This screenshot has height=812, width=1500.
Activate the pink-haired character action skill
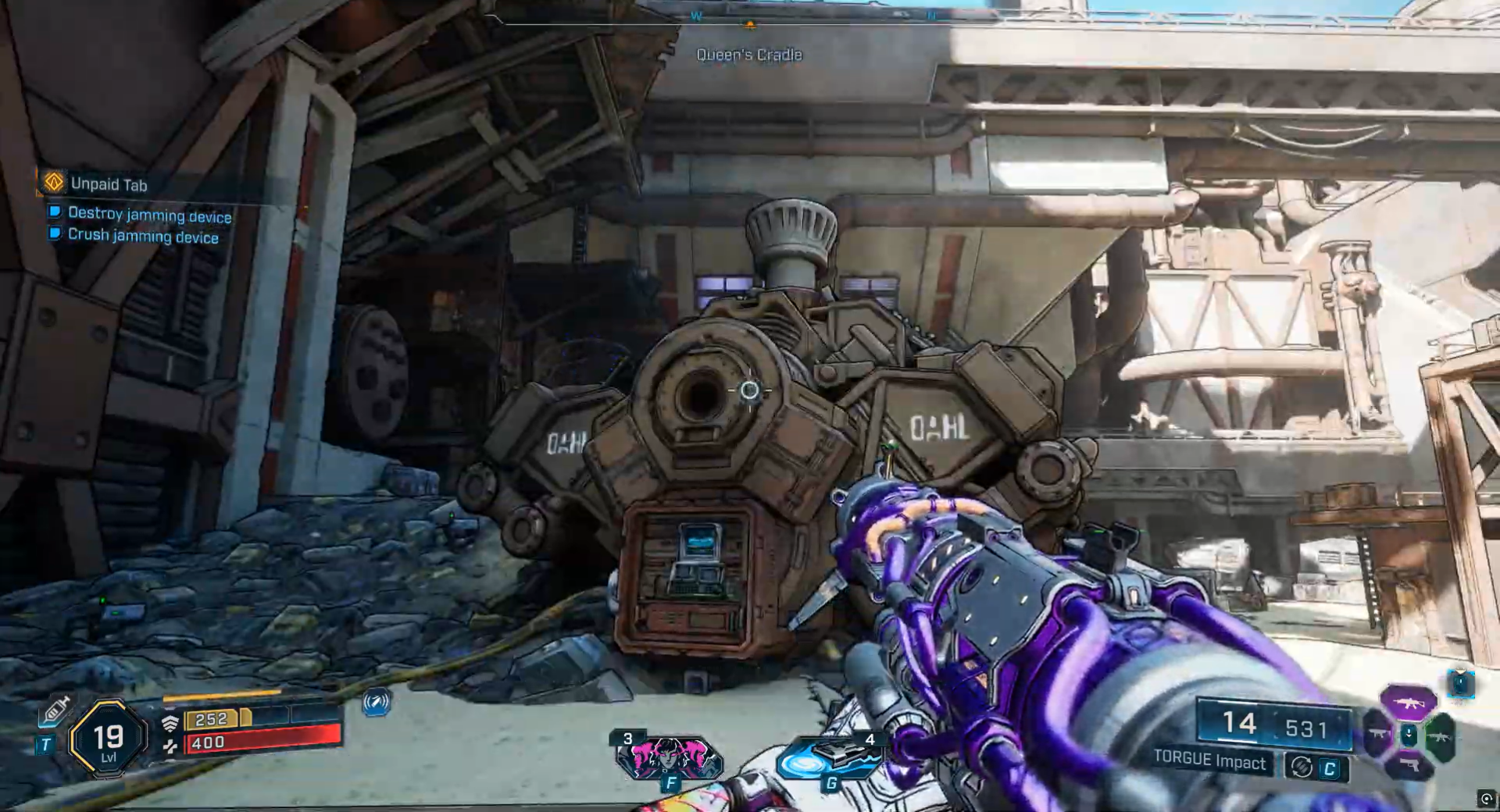669,757
